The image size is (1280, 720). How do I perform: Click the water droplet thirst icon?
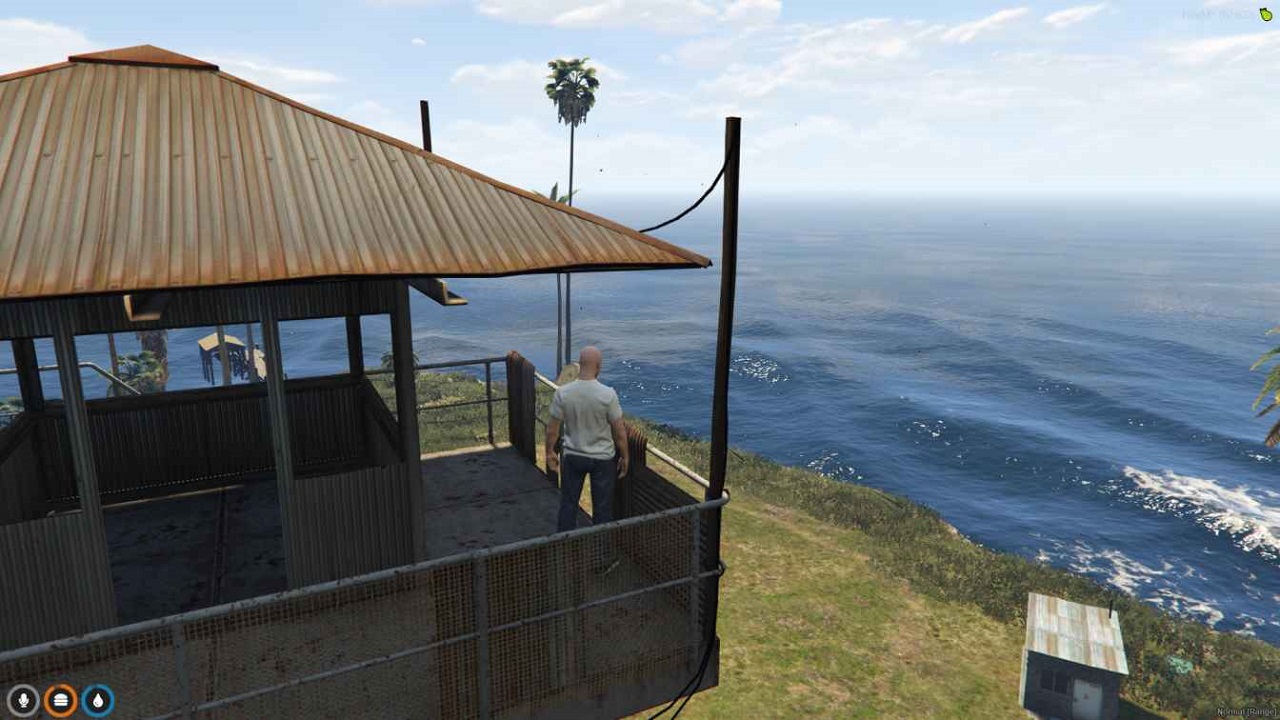96,701
